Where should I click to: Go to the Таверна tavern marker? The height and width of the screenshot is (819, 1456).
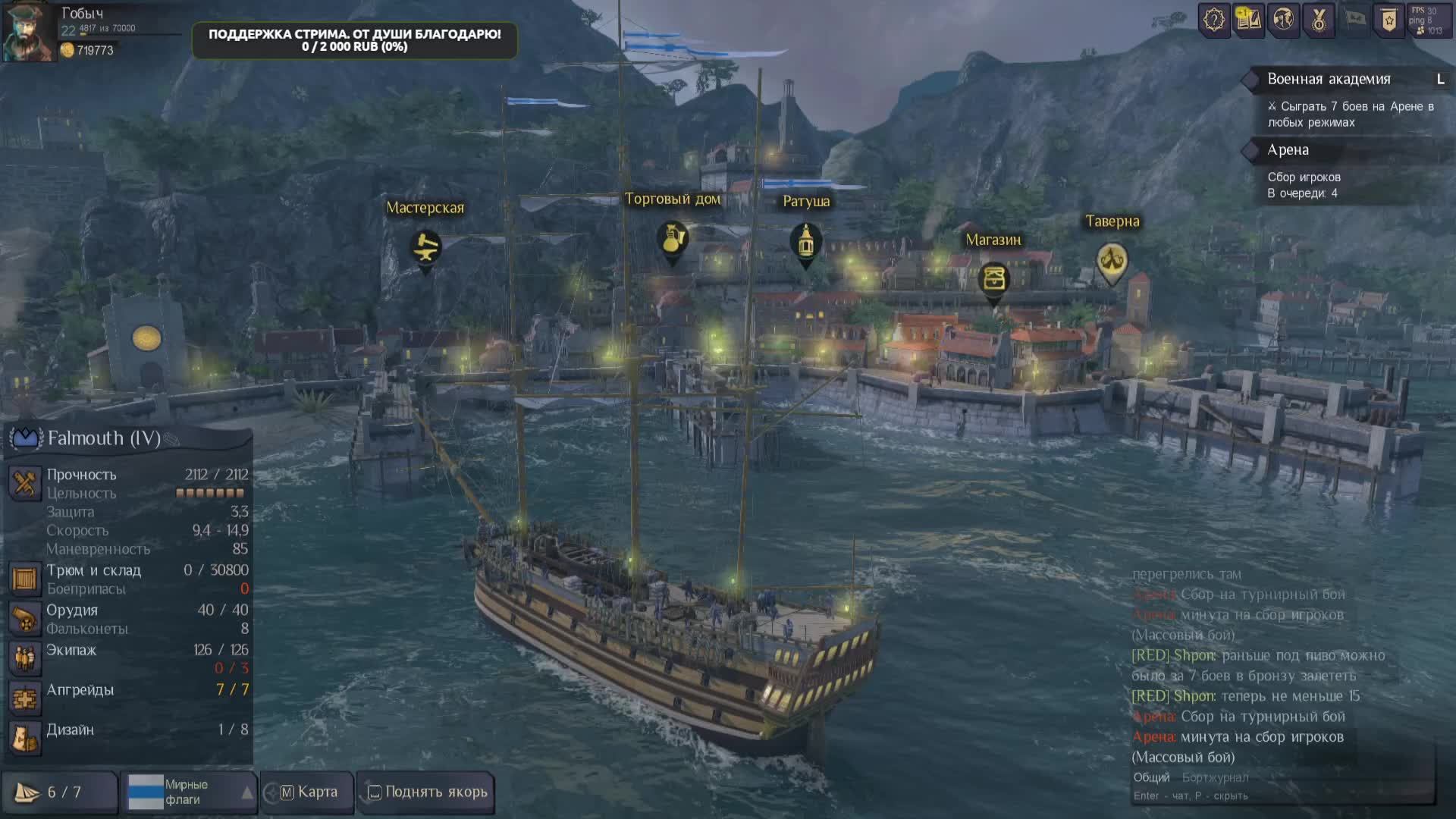[1112, 262]
